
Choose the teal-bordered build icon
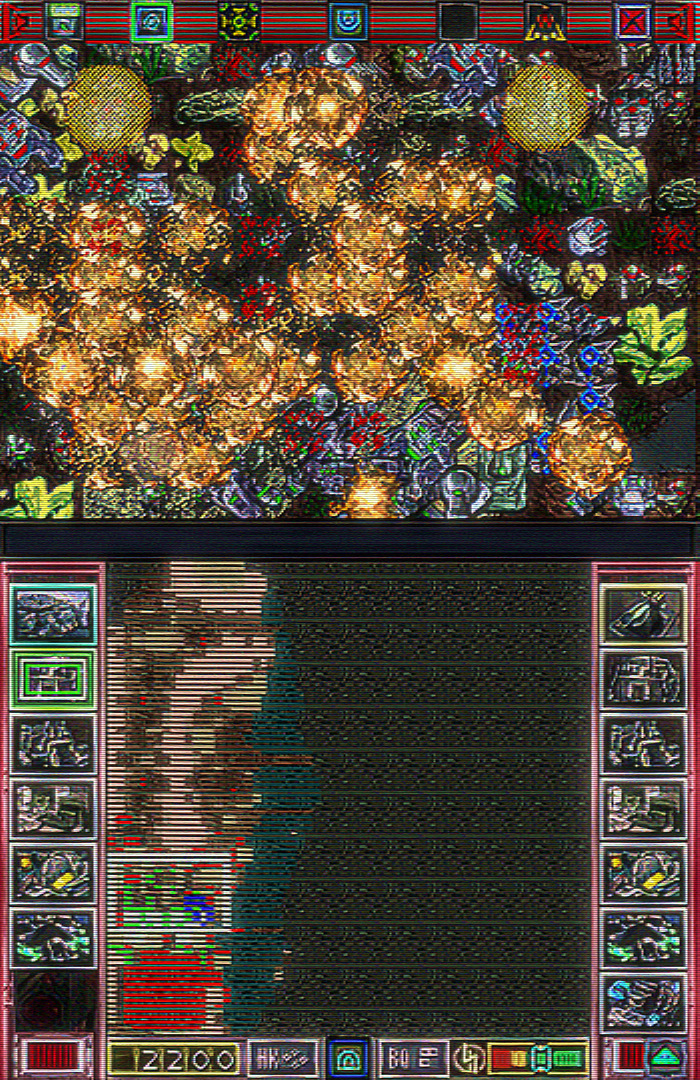pos(53,614)
